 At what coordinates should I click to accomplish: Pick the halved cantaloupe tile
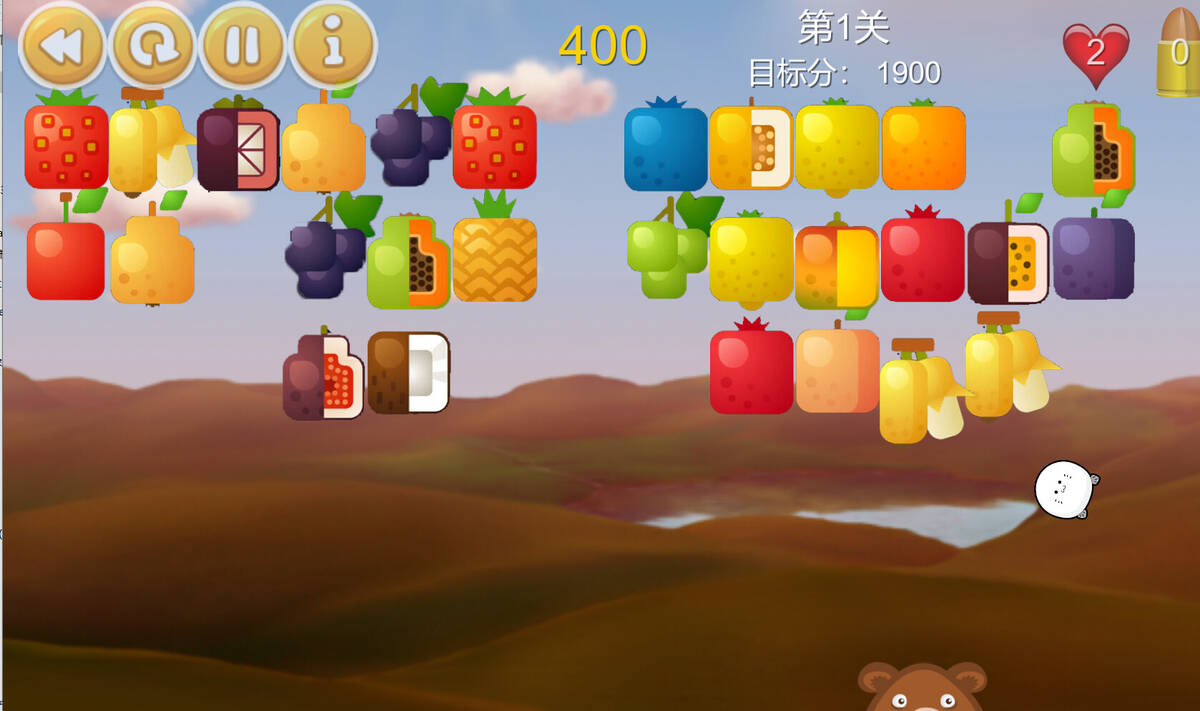pos(750,148)
